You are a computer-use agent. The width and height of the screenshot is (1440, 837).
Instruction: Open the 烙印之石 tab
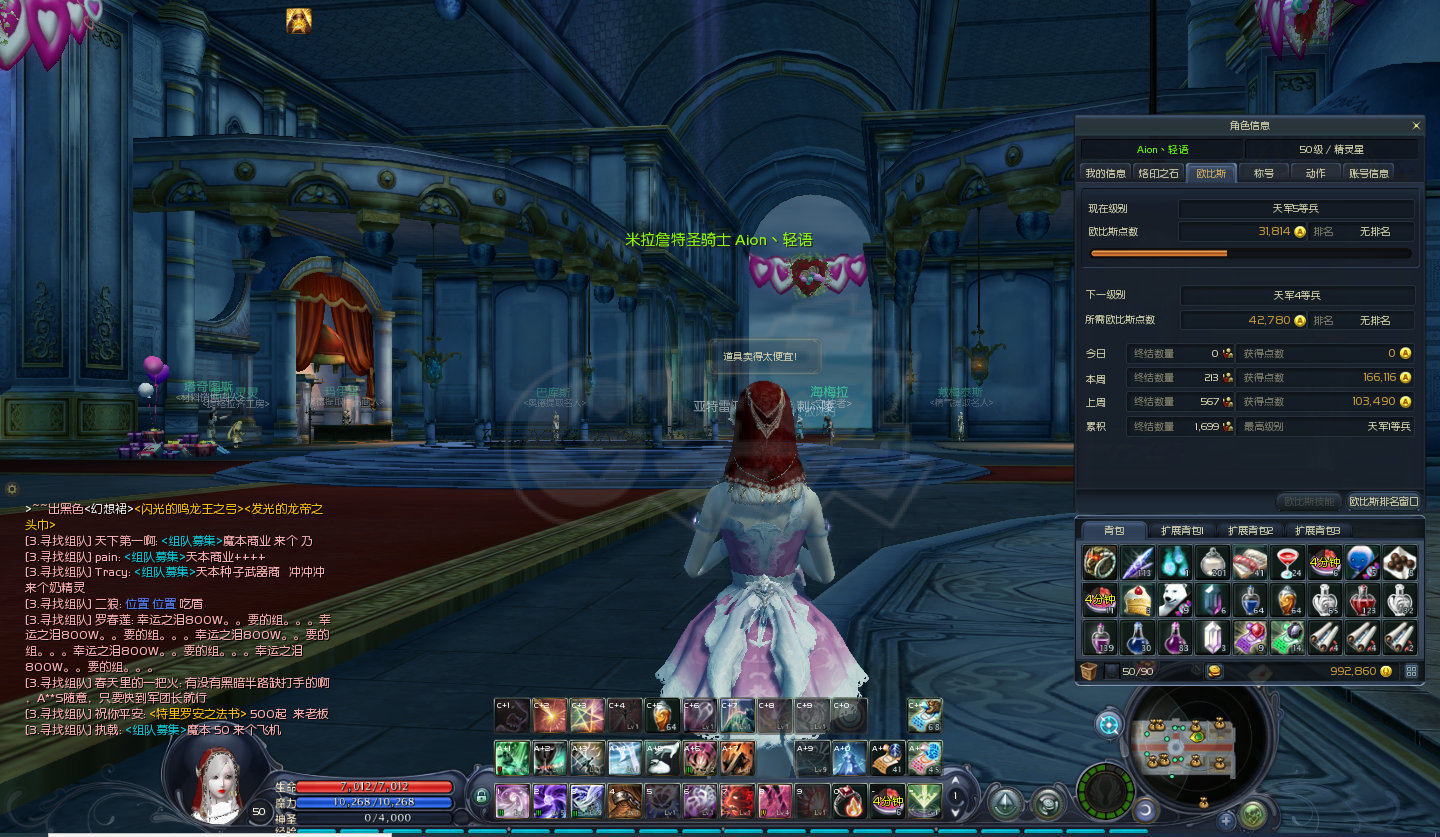(x=1159, y=173)
